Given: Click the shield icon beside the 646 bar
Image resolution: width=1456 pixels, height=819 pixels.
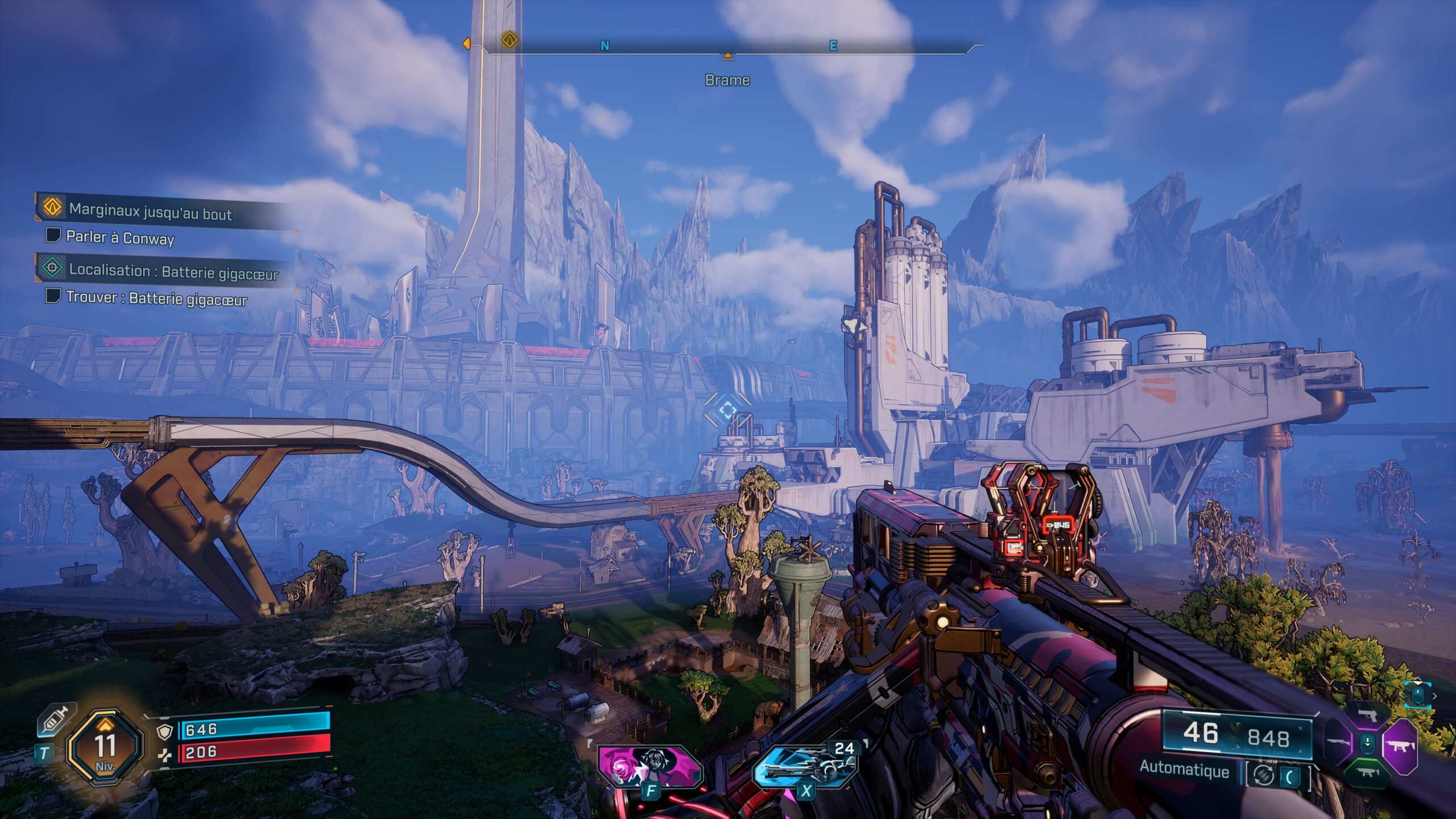Looking at the screenshot, I should click(x=164, y=733).
